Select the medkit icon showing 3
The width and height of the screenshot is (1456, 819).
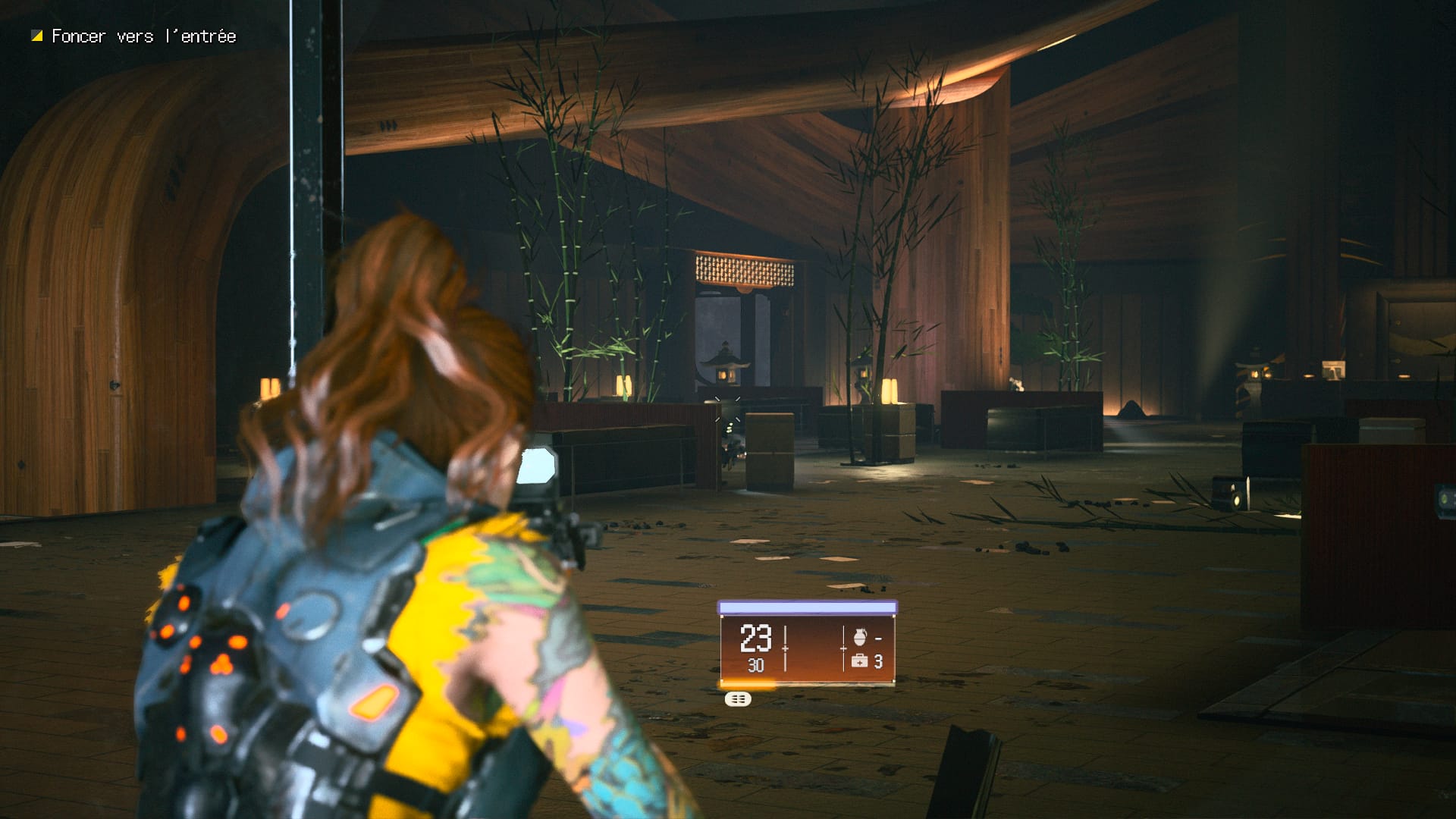tap(859, 661)
